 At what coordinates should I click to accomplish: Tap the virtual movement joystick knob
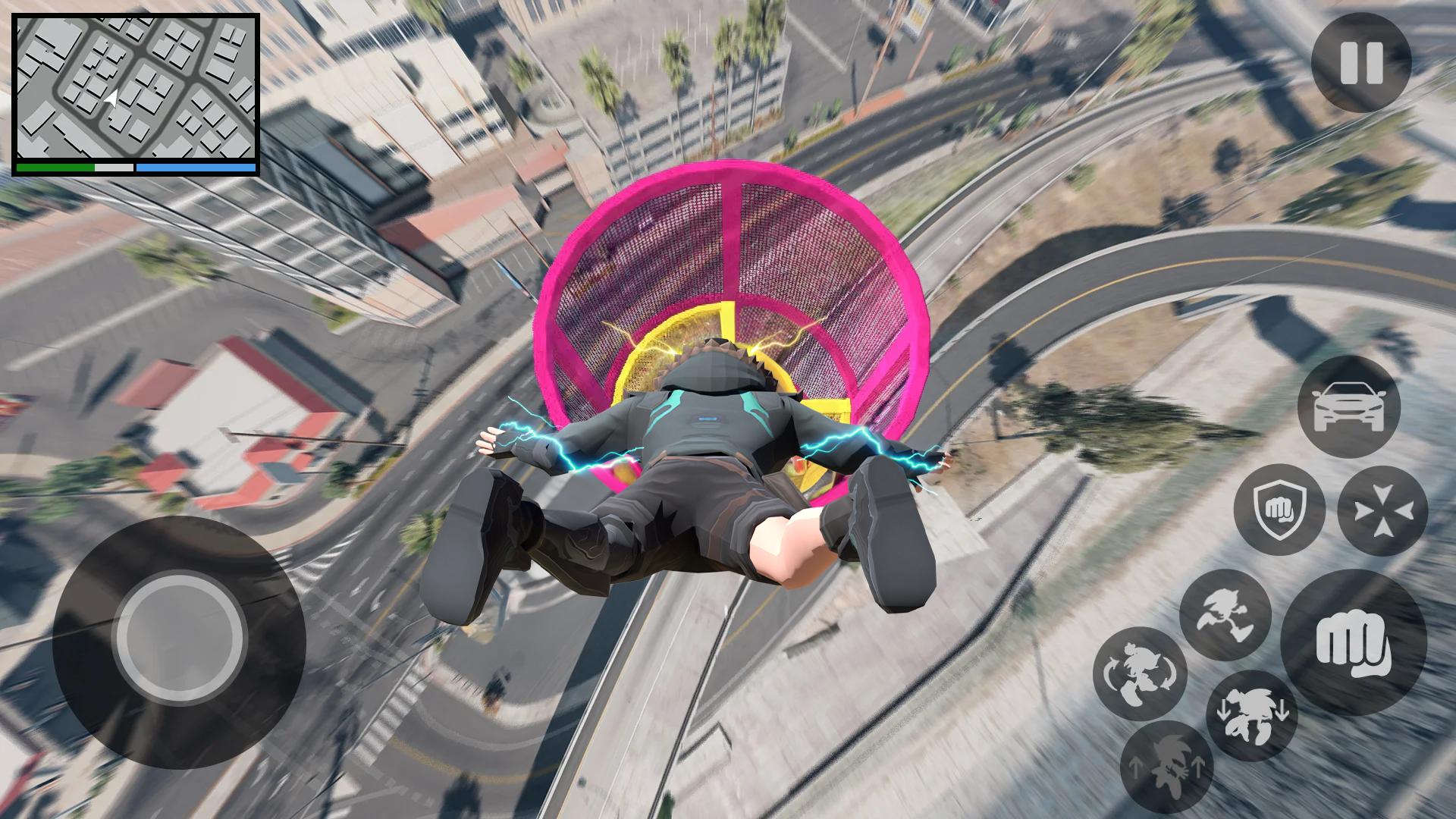tap(180, 635)
